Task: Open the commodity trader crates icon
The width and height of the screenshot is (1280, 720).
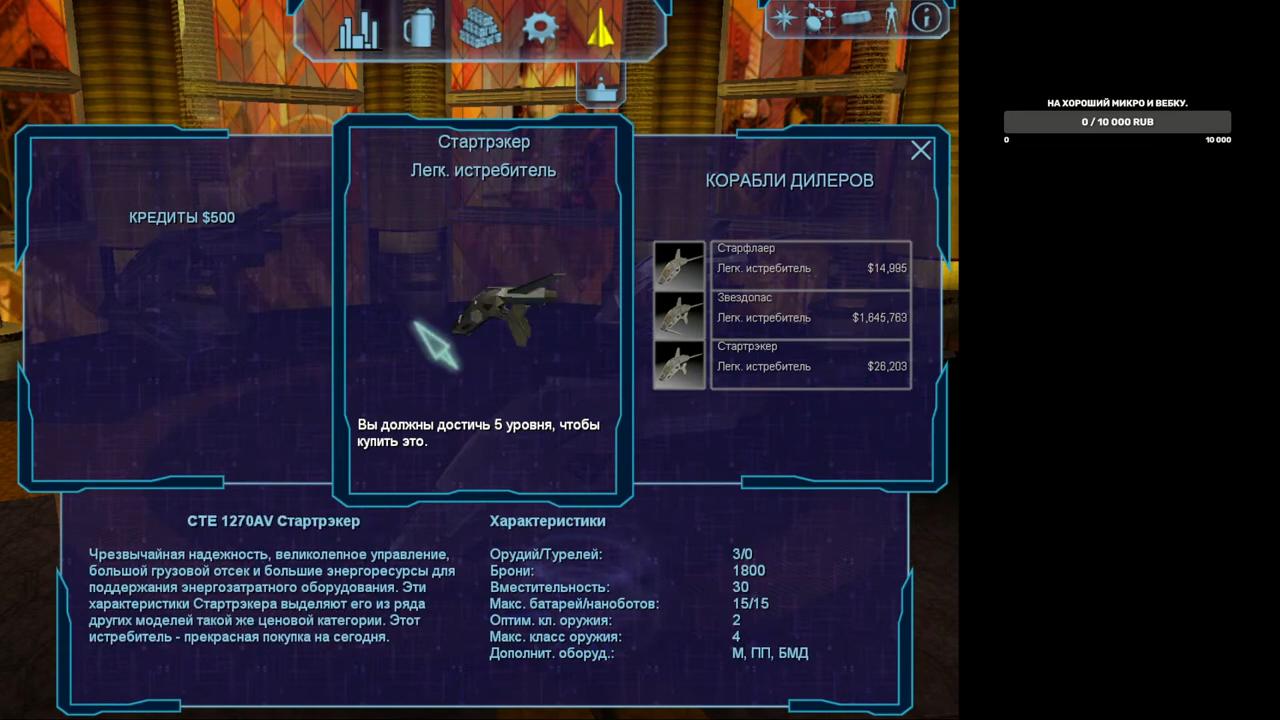Action: 480,29
